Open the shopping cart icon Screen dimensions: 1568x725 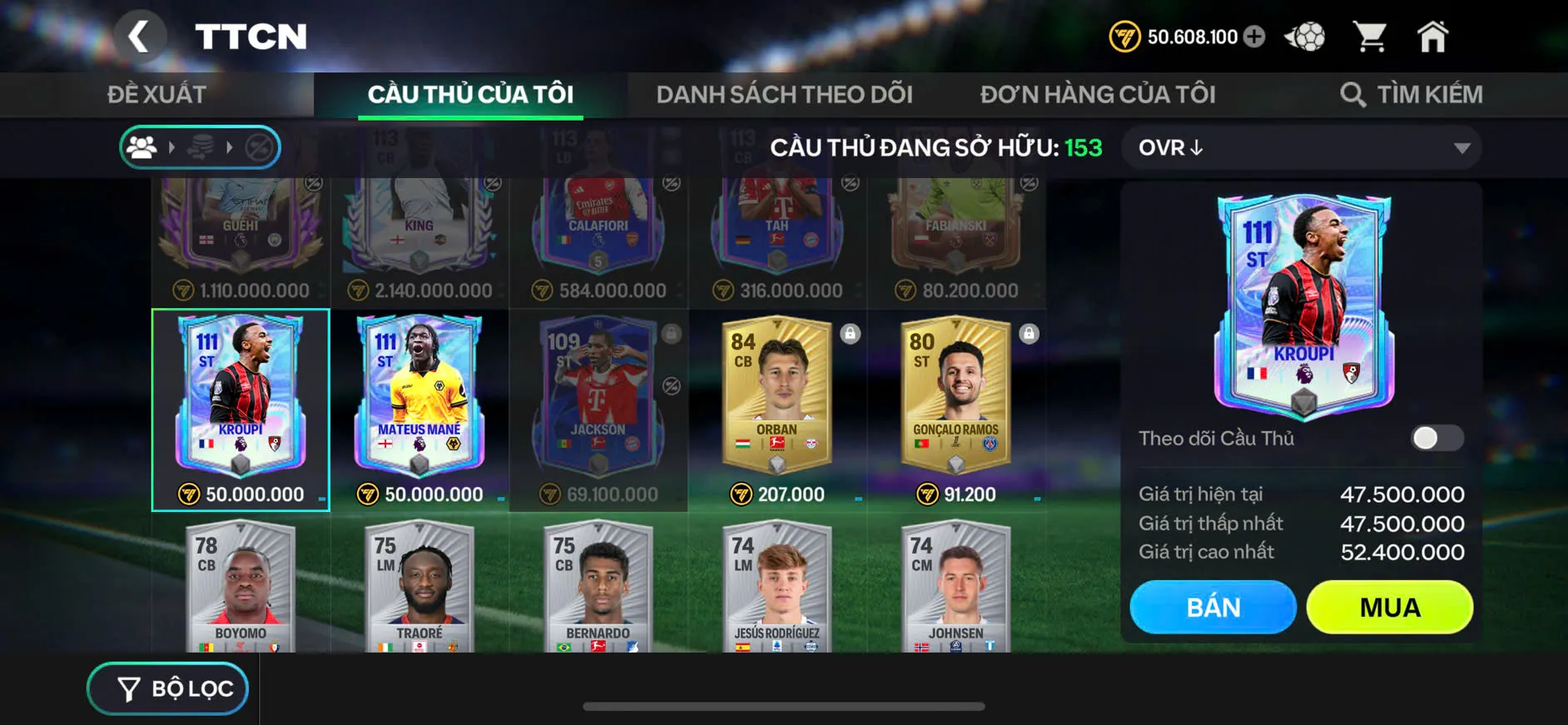1370,35
